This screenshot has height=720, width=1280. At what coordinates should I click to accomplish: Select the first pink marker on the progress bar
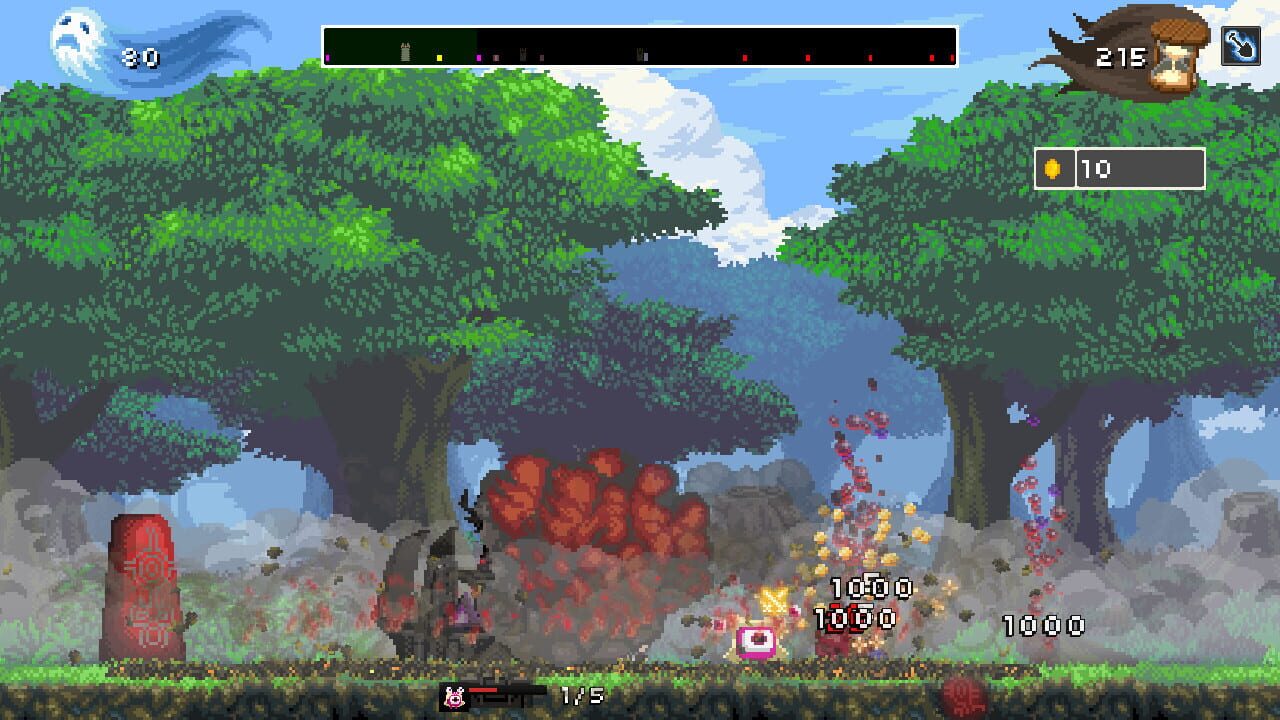coord(326,57)
